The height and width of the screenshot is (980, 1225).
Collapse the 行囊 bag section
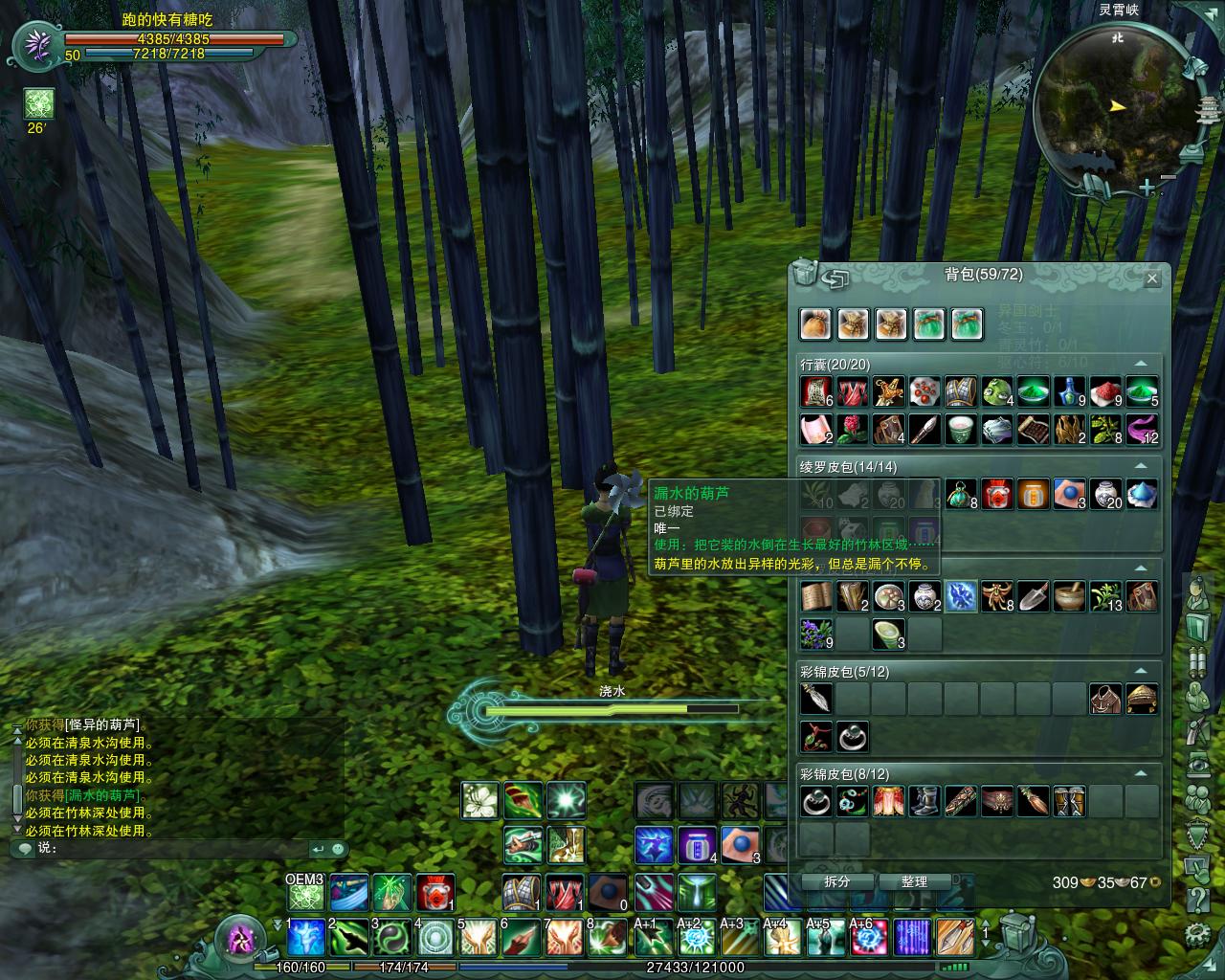pyautogui.click(x=1141, y=365)
